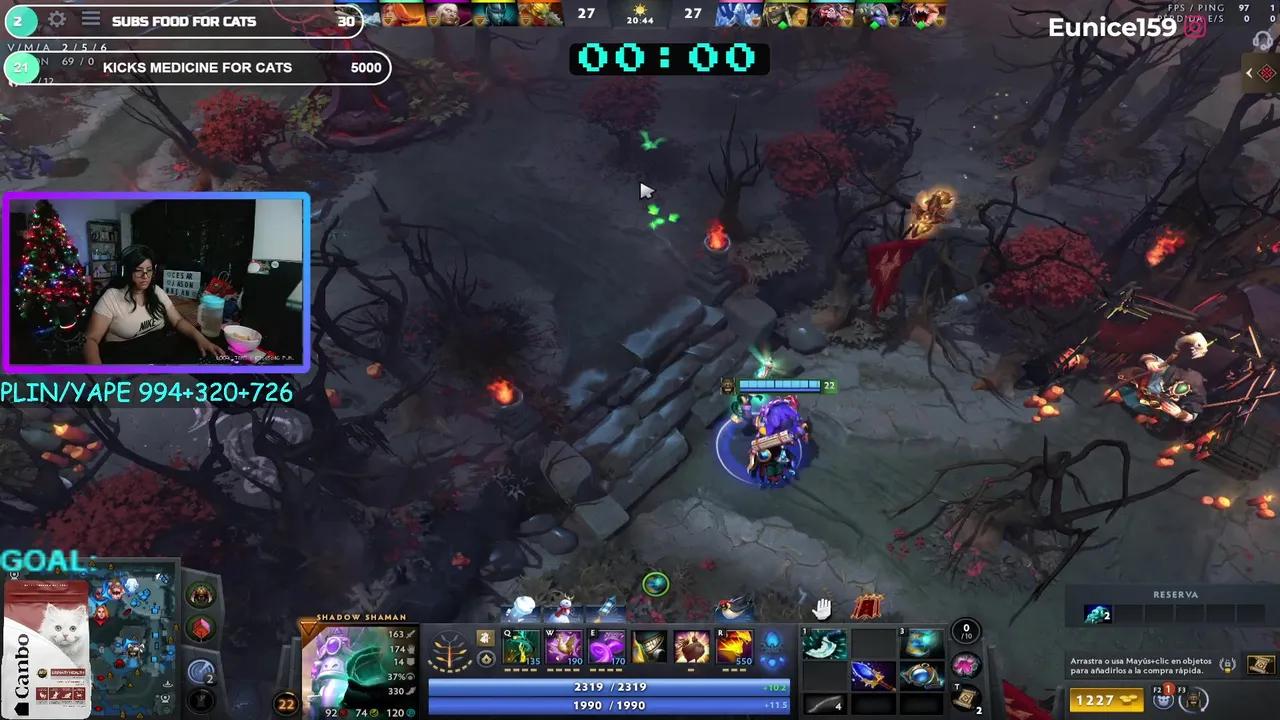Use the Shackles ability icon
Image resolution: width=1280 pixels, height=720 pixels.
605,647
